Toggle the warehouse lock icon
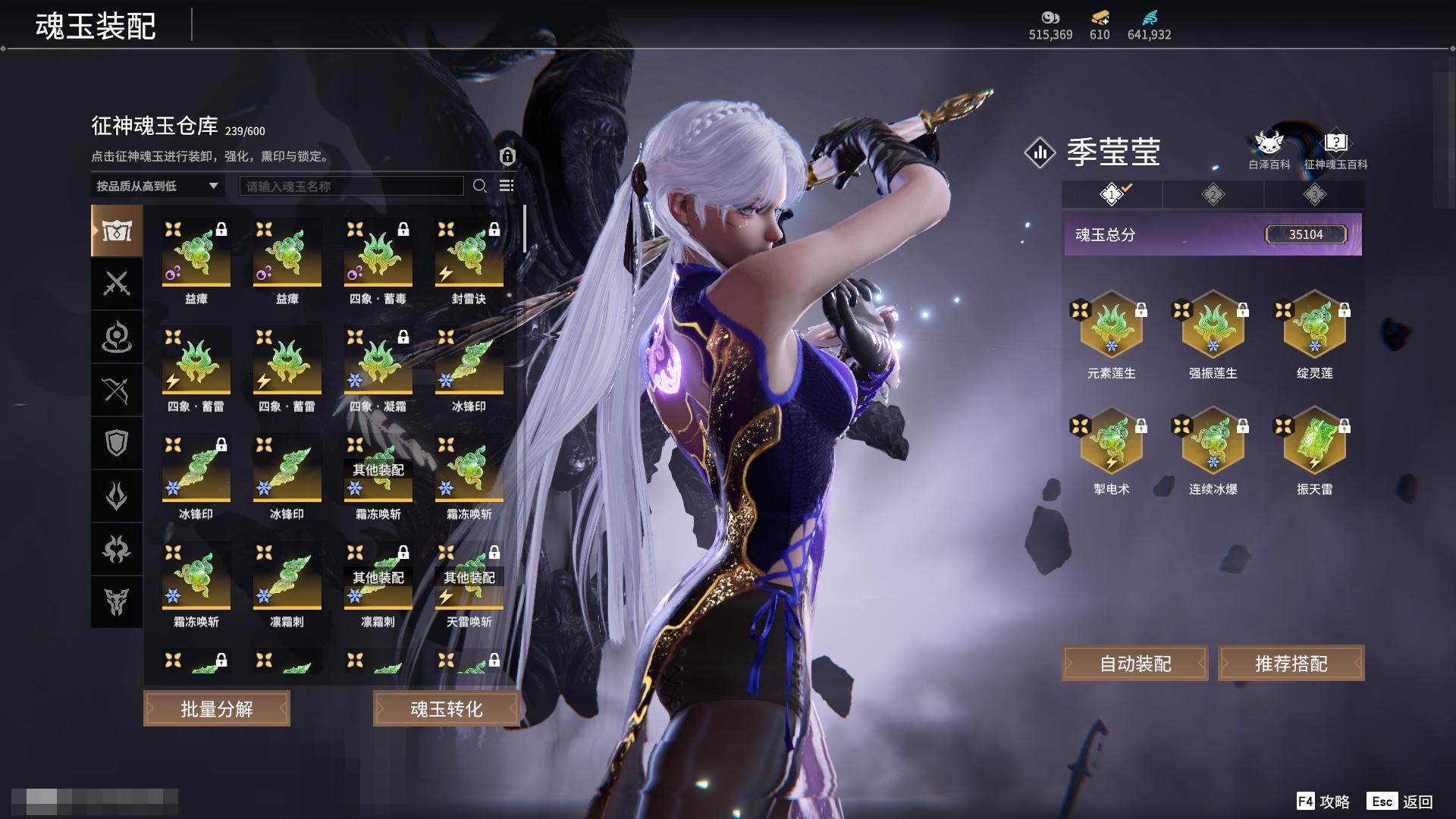The width and height of the screenshot is (1456, 819). pyautogui.click(x=507, y=157)
